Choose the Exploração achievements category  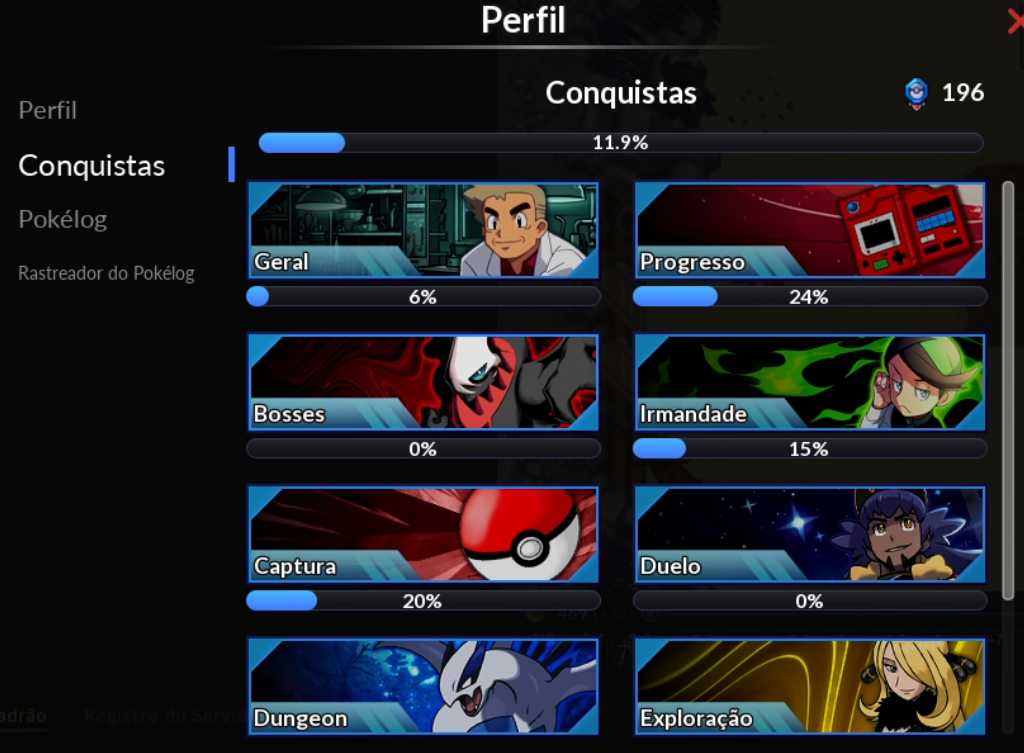pyautogui.click(x=809, y=686)
